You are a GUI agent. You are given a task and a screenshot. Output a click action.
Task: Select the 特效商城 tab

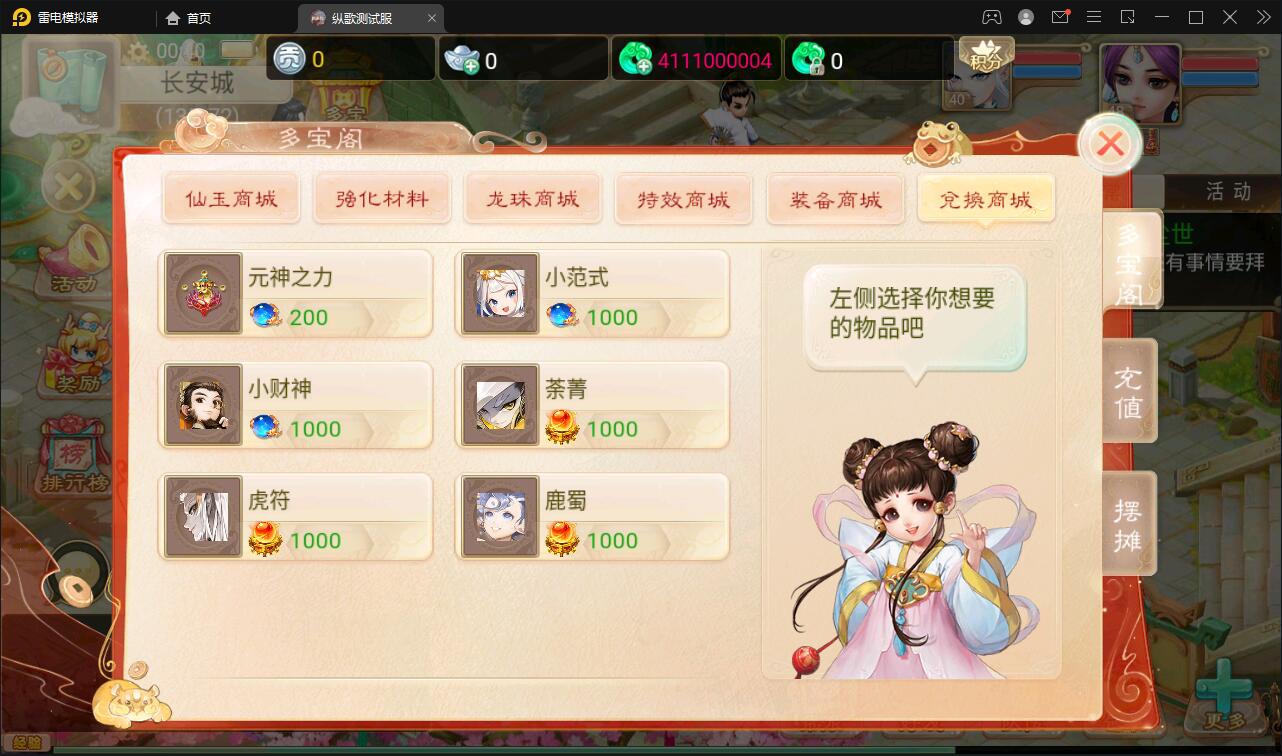(684, 199)
